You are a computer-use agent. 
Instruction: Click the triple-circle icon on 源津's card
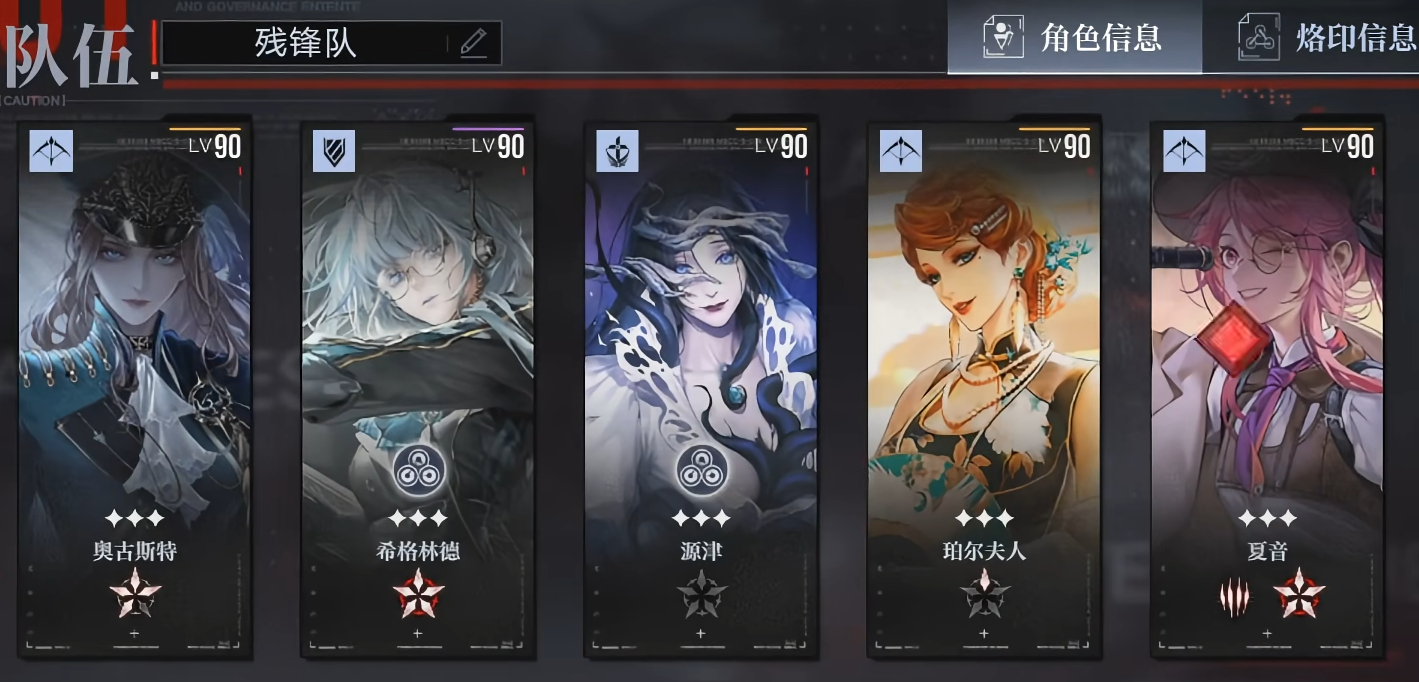click(701, 469)
